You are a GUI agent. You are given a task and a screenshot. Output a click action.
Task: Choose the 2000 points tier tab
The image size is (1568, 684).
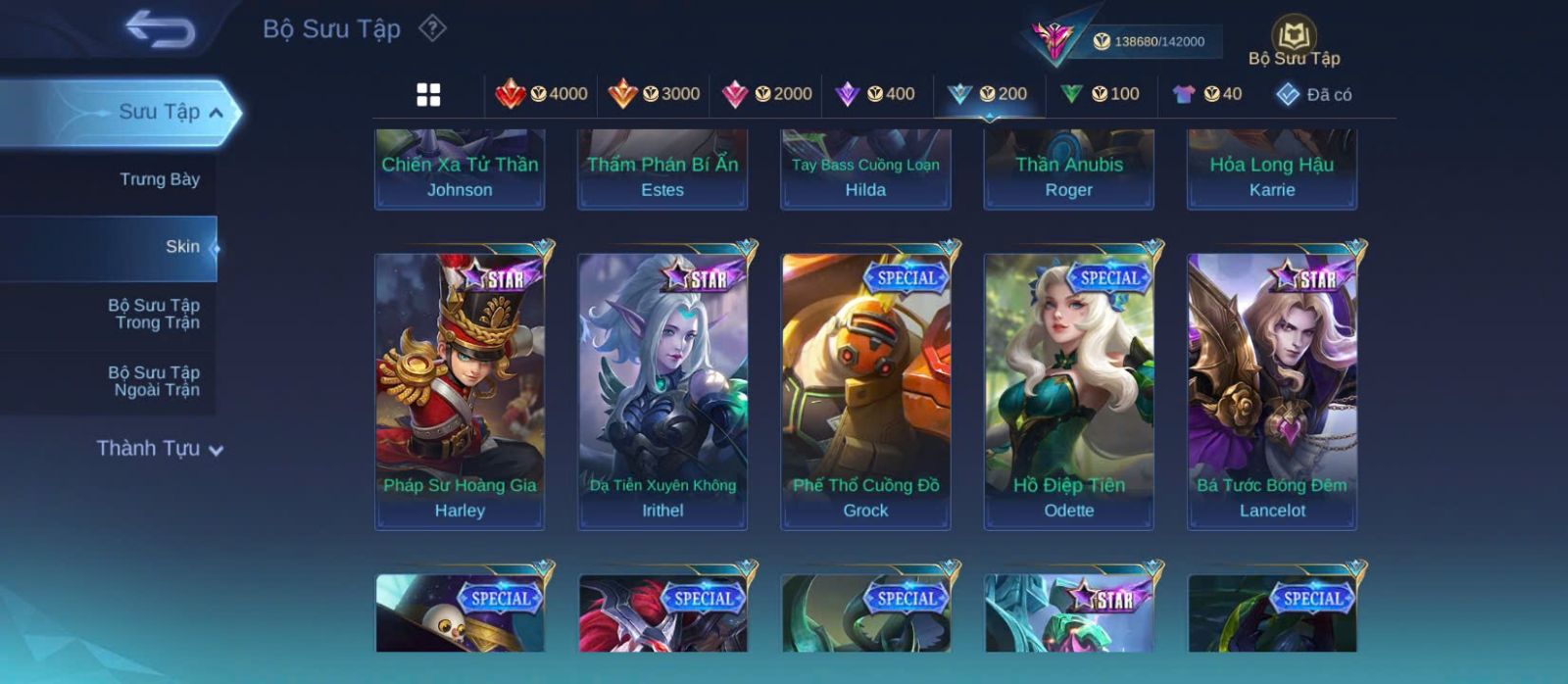pos(766,94)
